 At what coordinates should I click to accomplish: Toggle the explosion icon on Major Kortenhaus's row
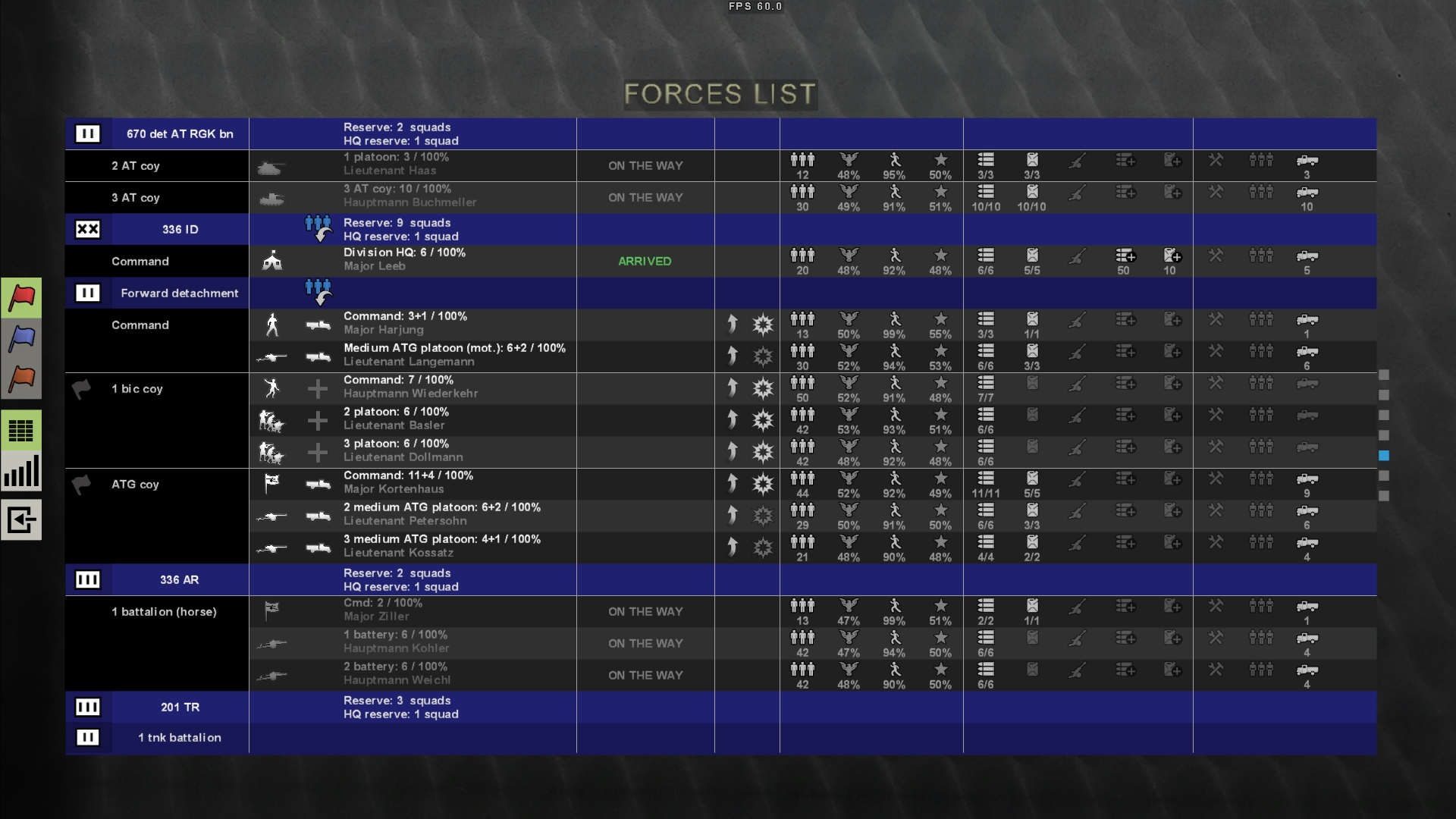[x=763, y=483]
